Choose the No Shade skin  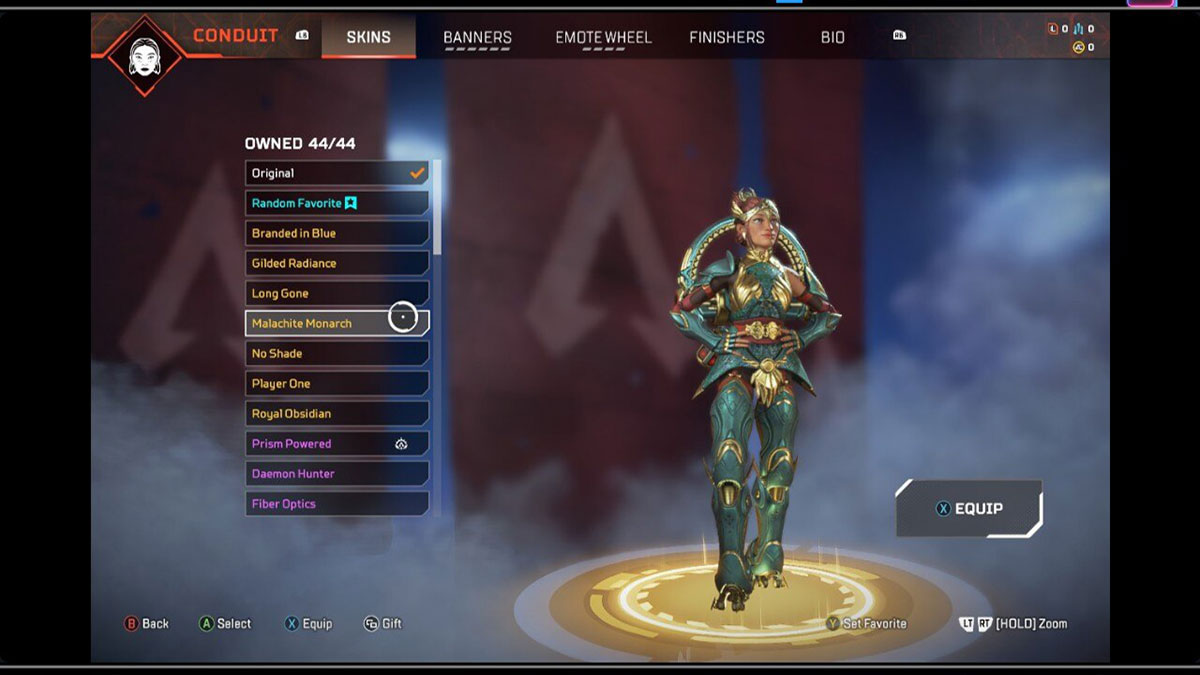(x=336, y=353)
